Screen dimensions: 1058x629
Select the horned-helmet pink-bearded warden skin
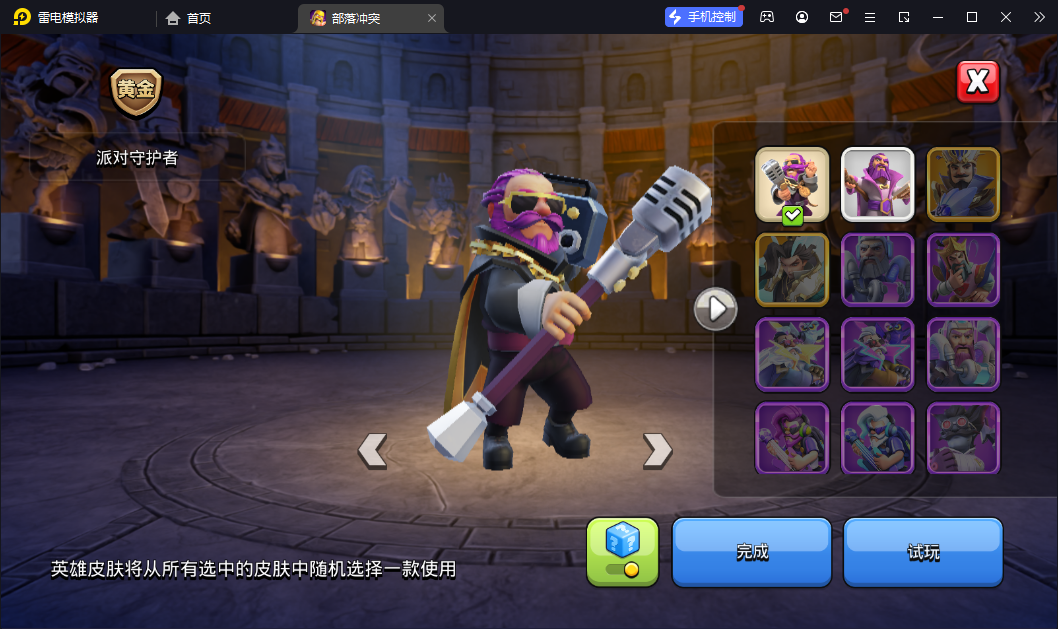click(x=963, y=354)
